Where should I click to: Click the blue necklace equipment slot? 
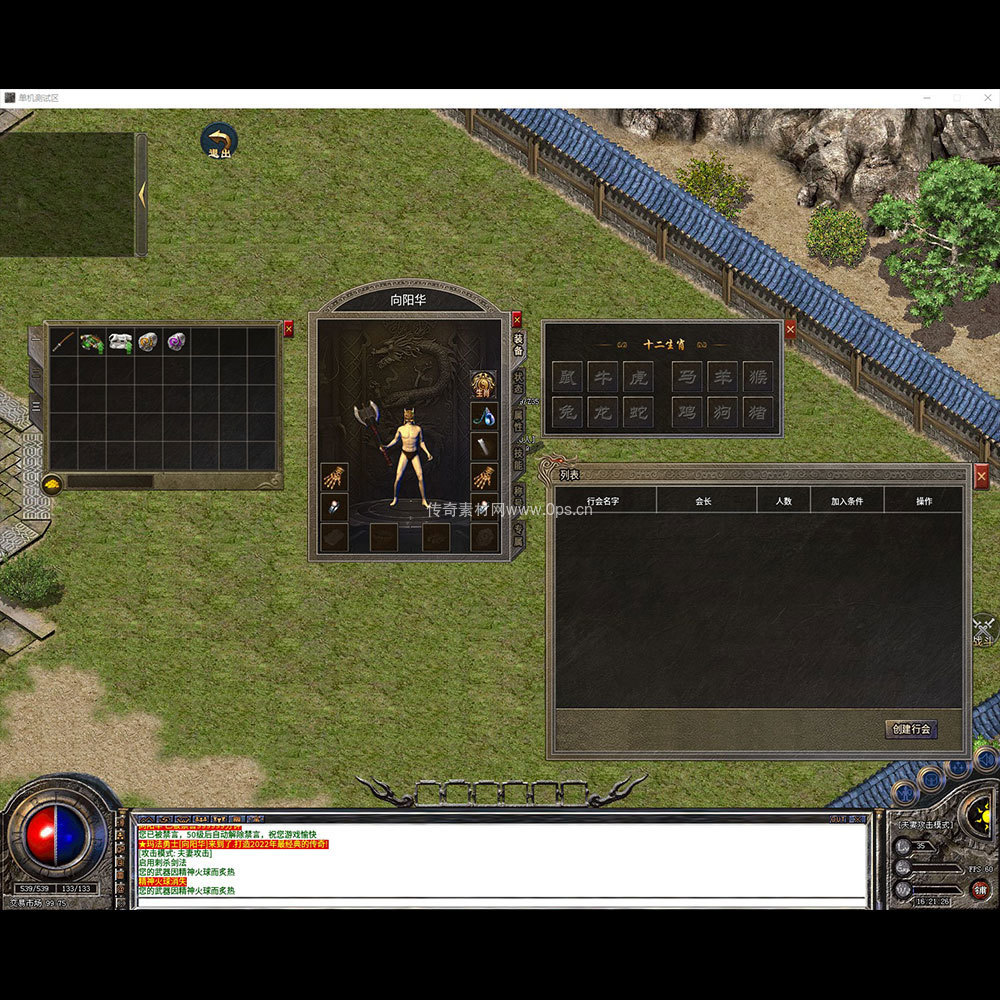tap(484, 415)
